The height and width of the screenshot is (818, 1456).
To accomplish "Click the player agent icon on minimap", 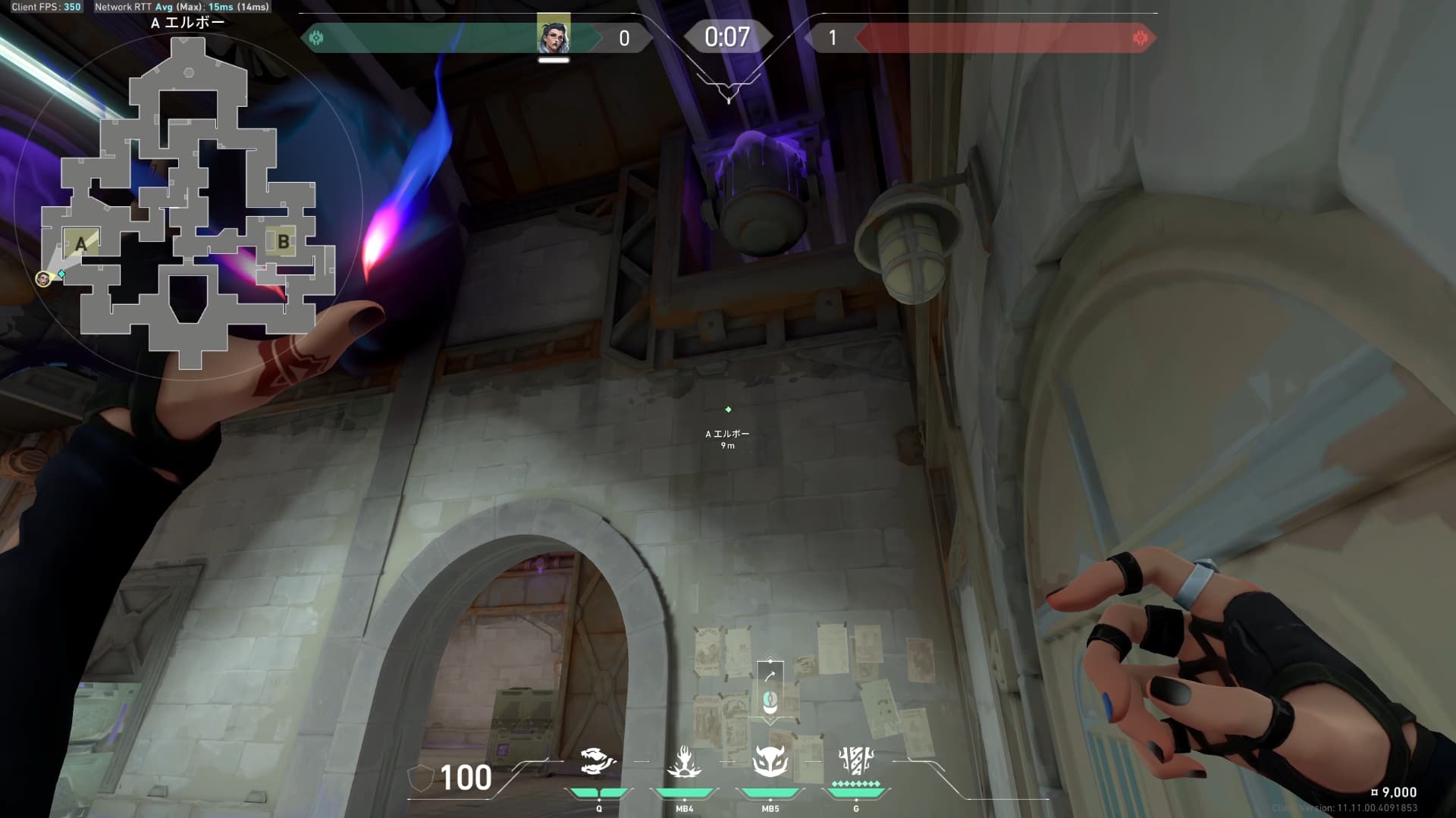I will (x=44, y=279).
